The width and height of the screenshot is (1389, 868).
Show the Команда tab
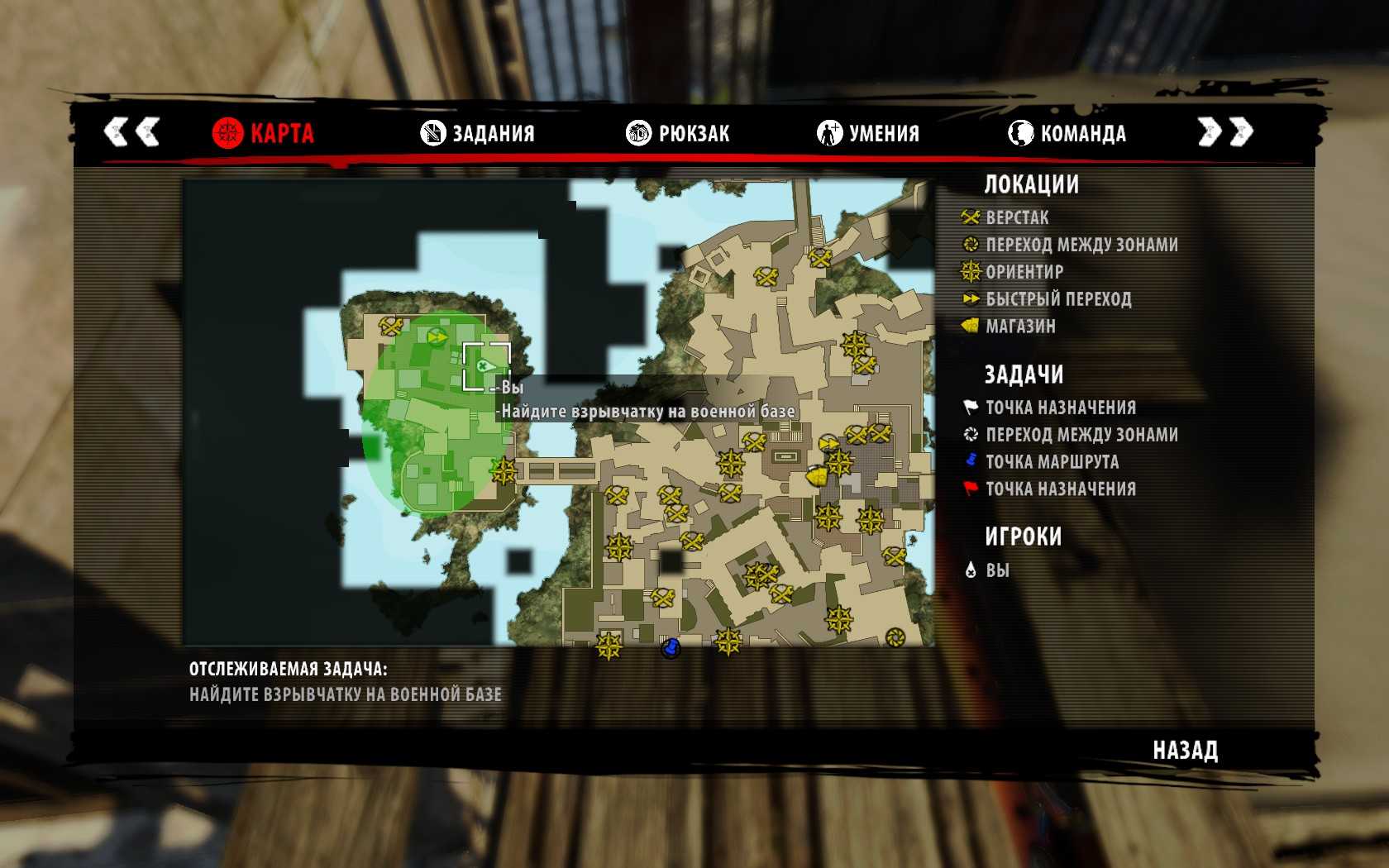click(1067, 133)
